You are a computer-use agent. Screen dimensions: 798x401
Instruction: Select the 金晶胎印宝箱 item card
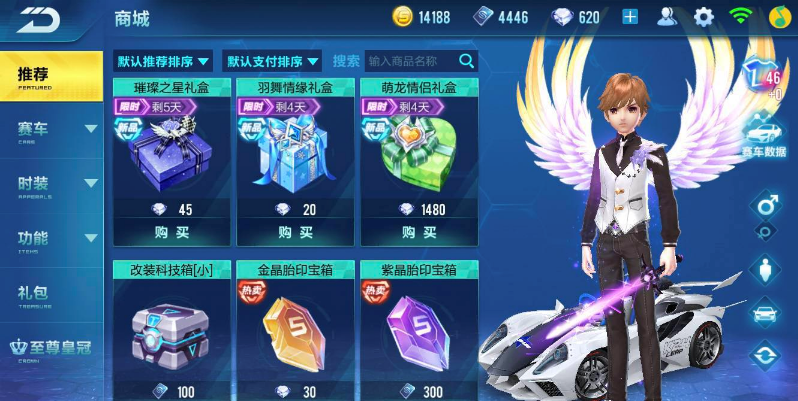(x=295, y=330)
